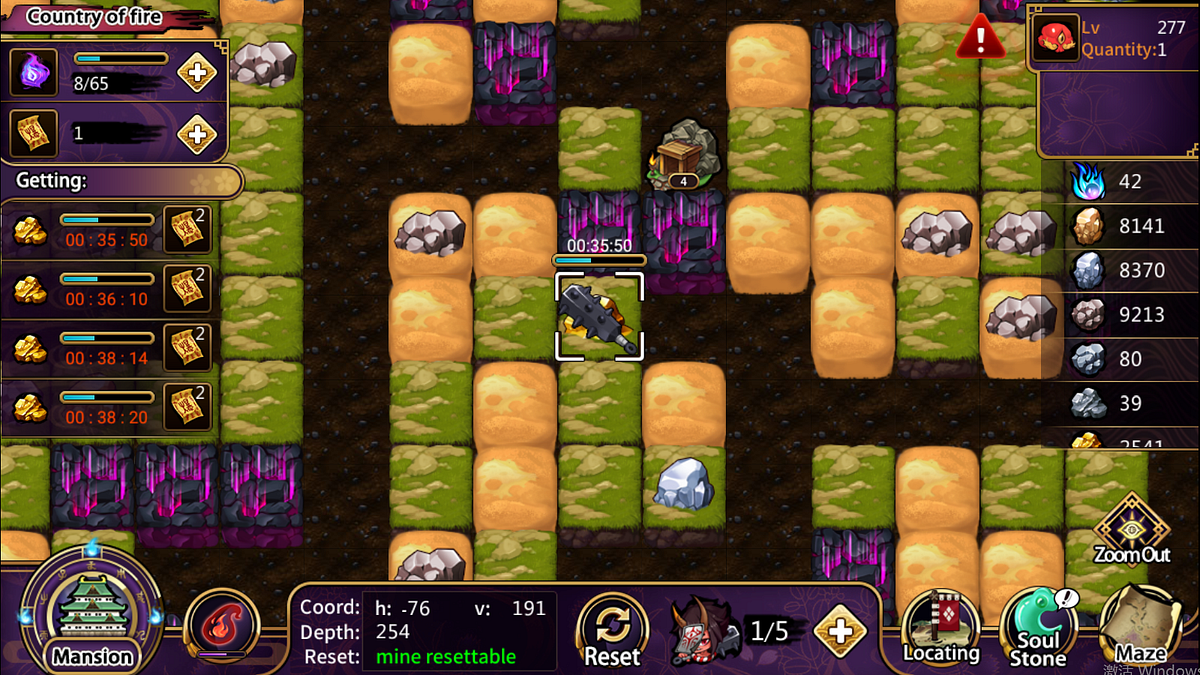This screenshot has height=675, width=1200.
Task: Add another miner next to the 1/5 counter
Action: [840, 631]
